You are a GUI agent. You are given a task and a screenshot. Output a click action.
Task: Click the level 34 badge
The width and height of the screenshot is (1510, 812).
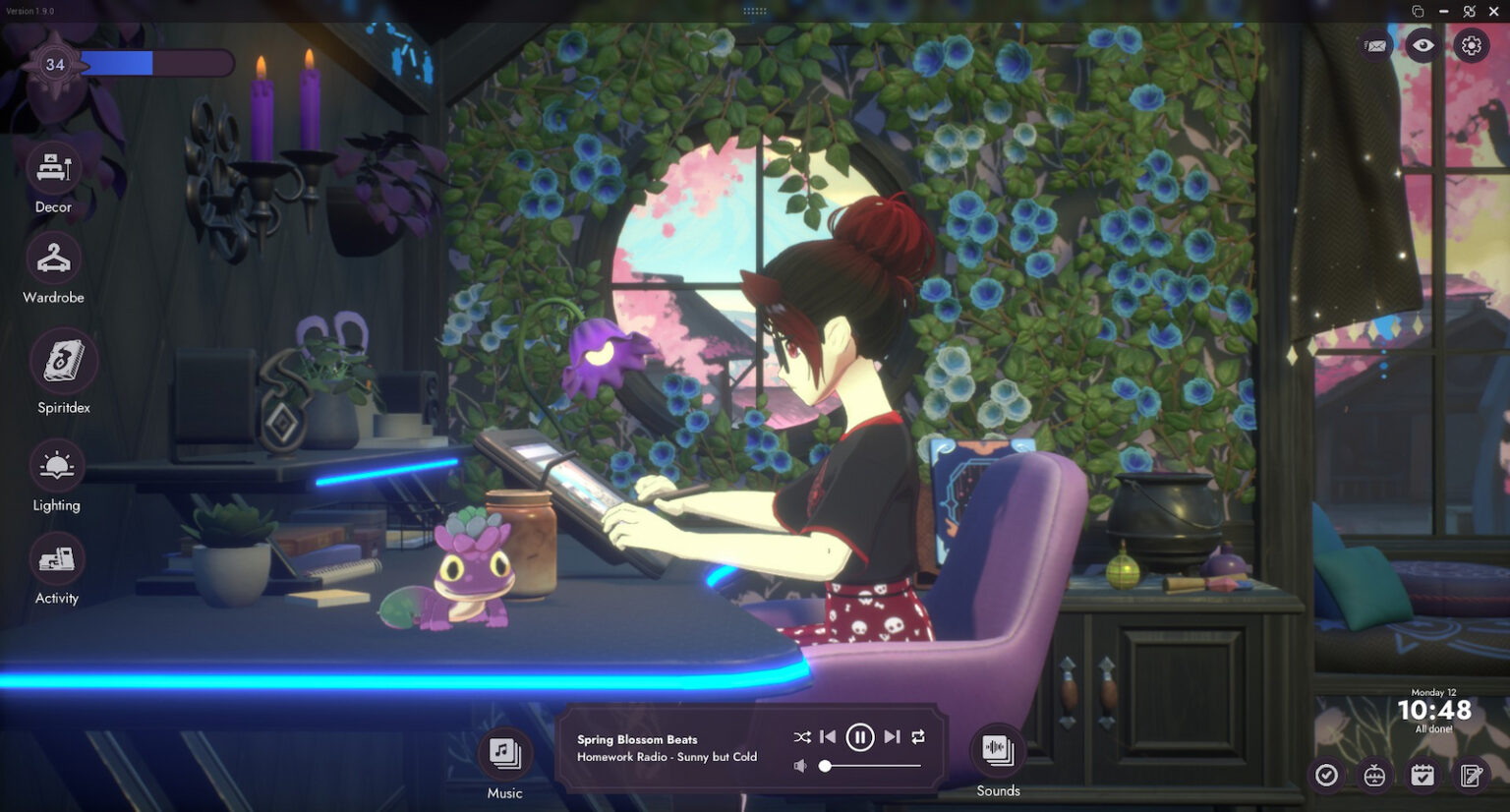(54, 65)
